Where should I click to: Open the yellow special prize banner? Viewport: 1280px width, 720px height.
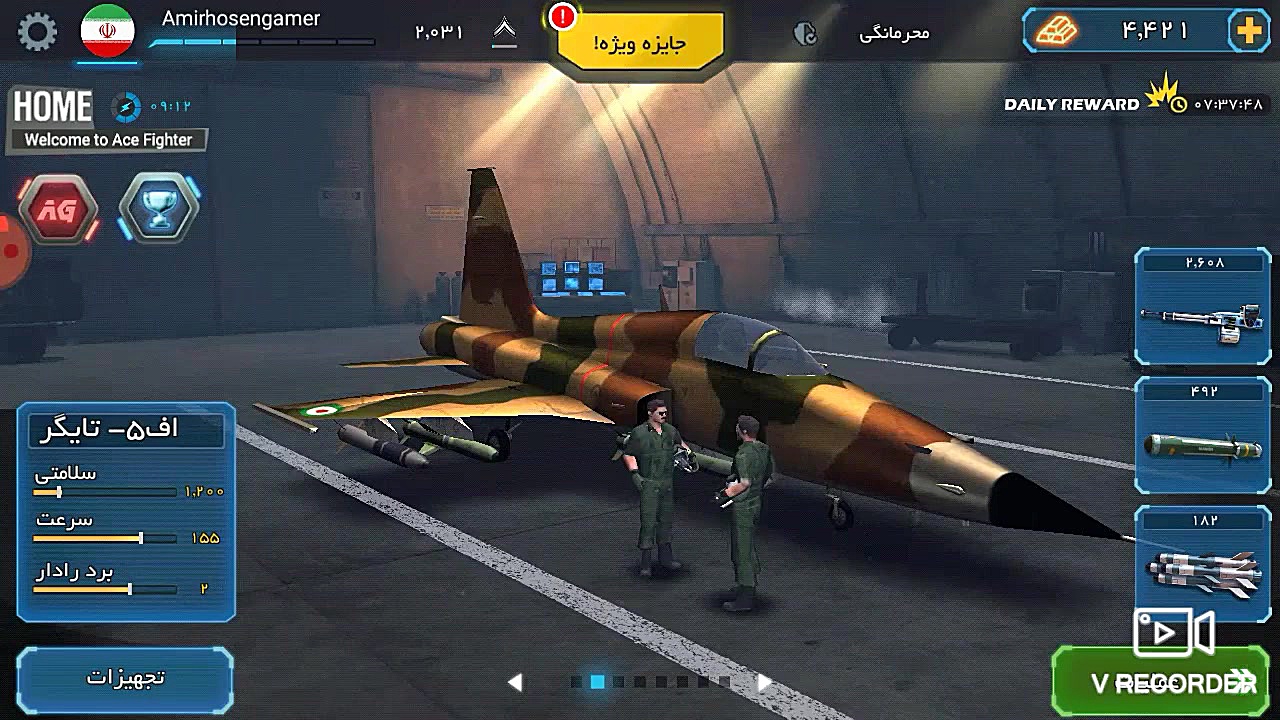point(640,43)
